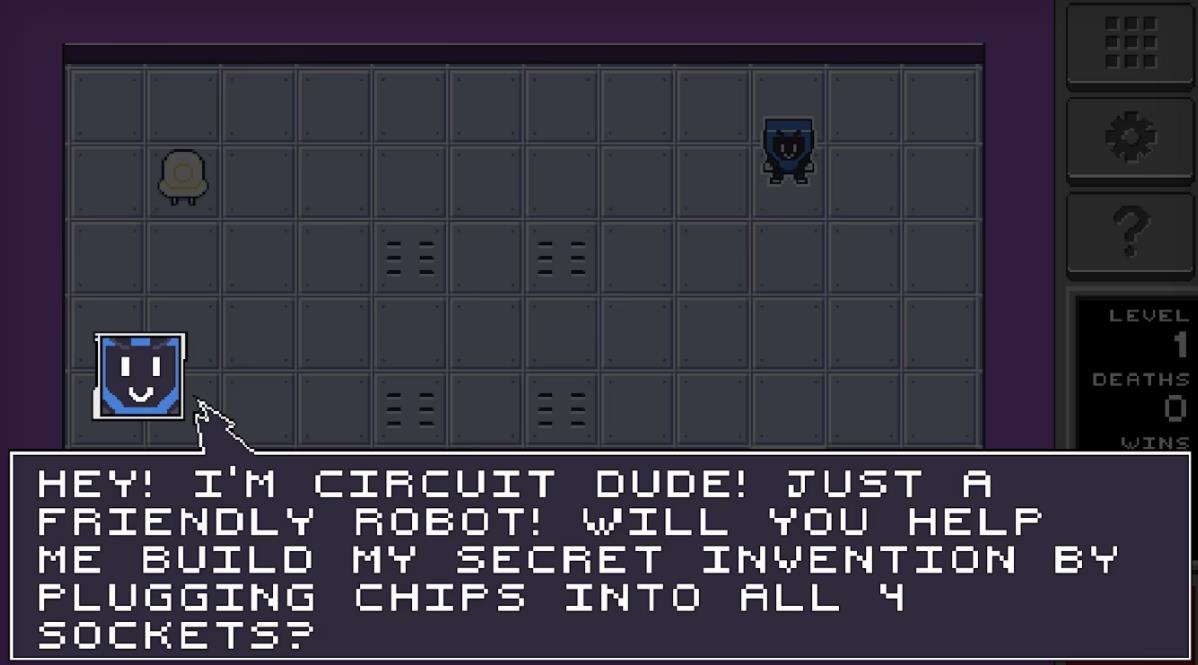Open the level select grid button

[x=1130, y=42]
